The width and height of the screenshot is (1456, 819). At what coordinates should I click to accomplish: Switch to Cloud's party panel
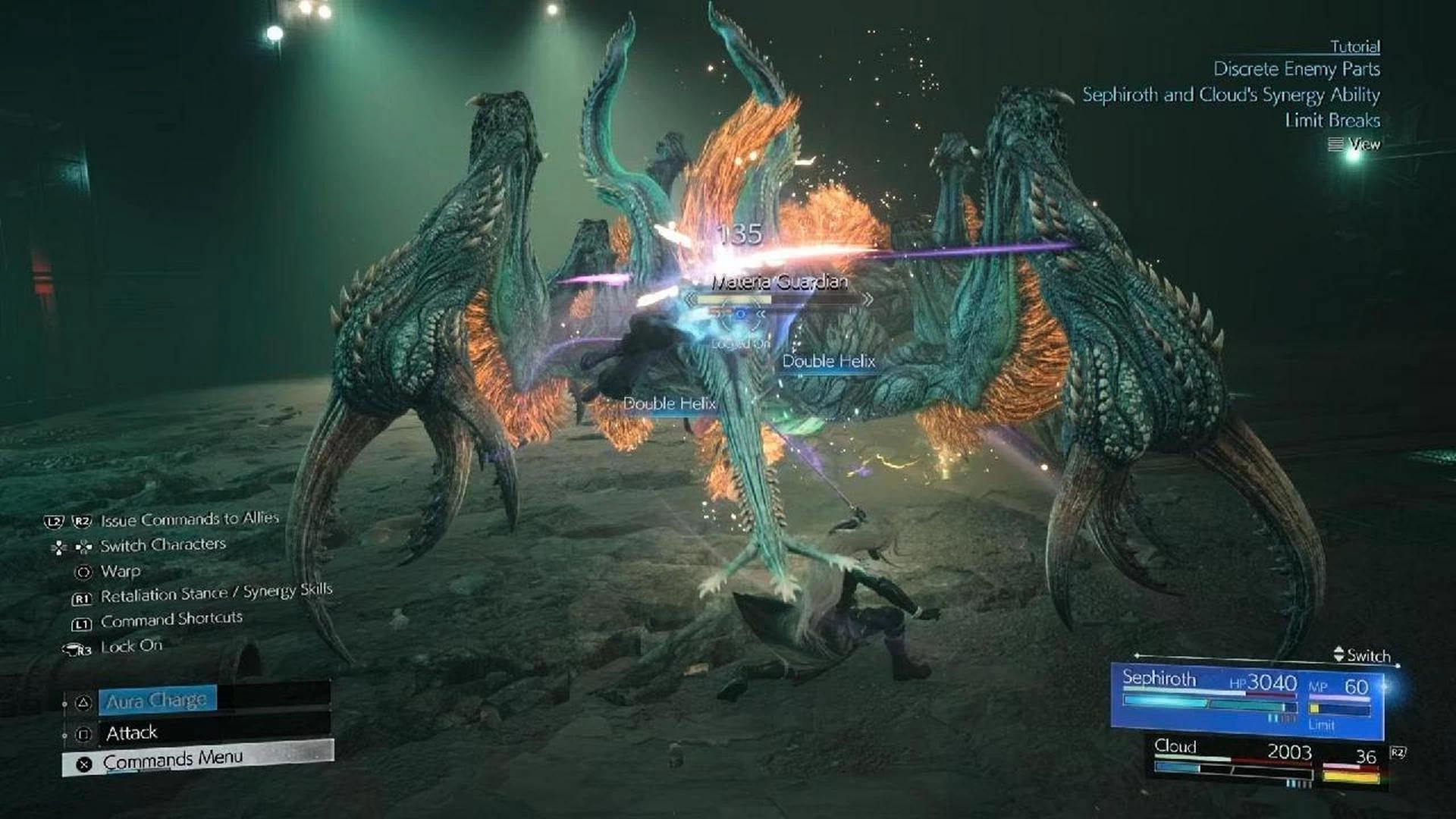point(1268,763)
